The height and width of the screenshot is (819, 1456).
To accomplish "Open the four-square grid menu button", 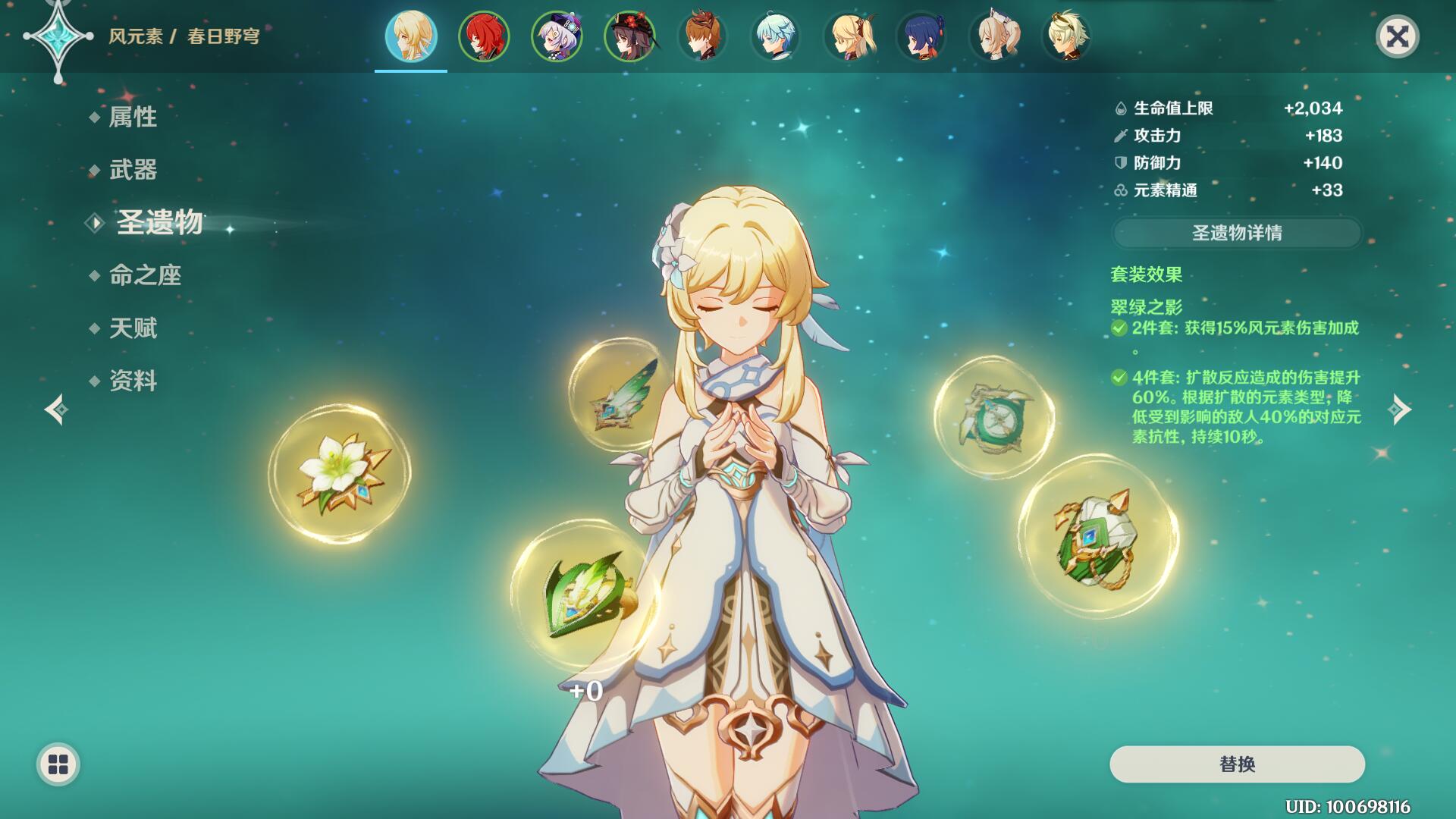I will (x=58, y=764).
